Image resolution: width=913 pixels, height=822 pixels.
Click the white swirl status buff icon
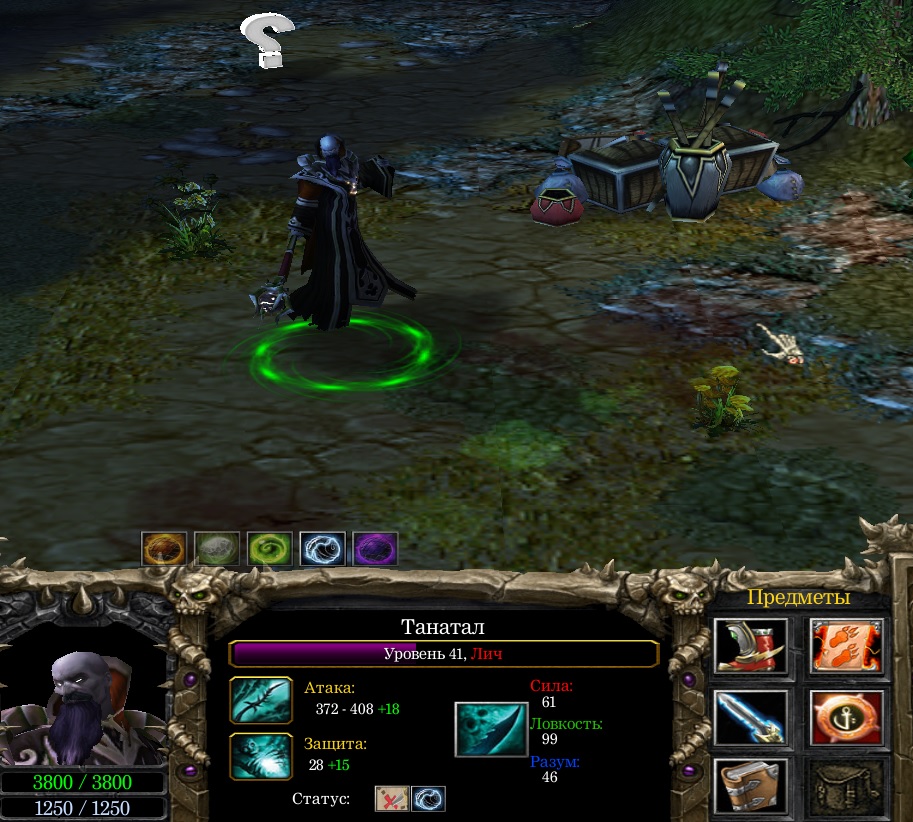tap(428, 799)
